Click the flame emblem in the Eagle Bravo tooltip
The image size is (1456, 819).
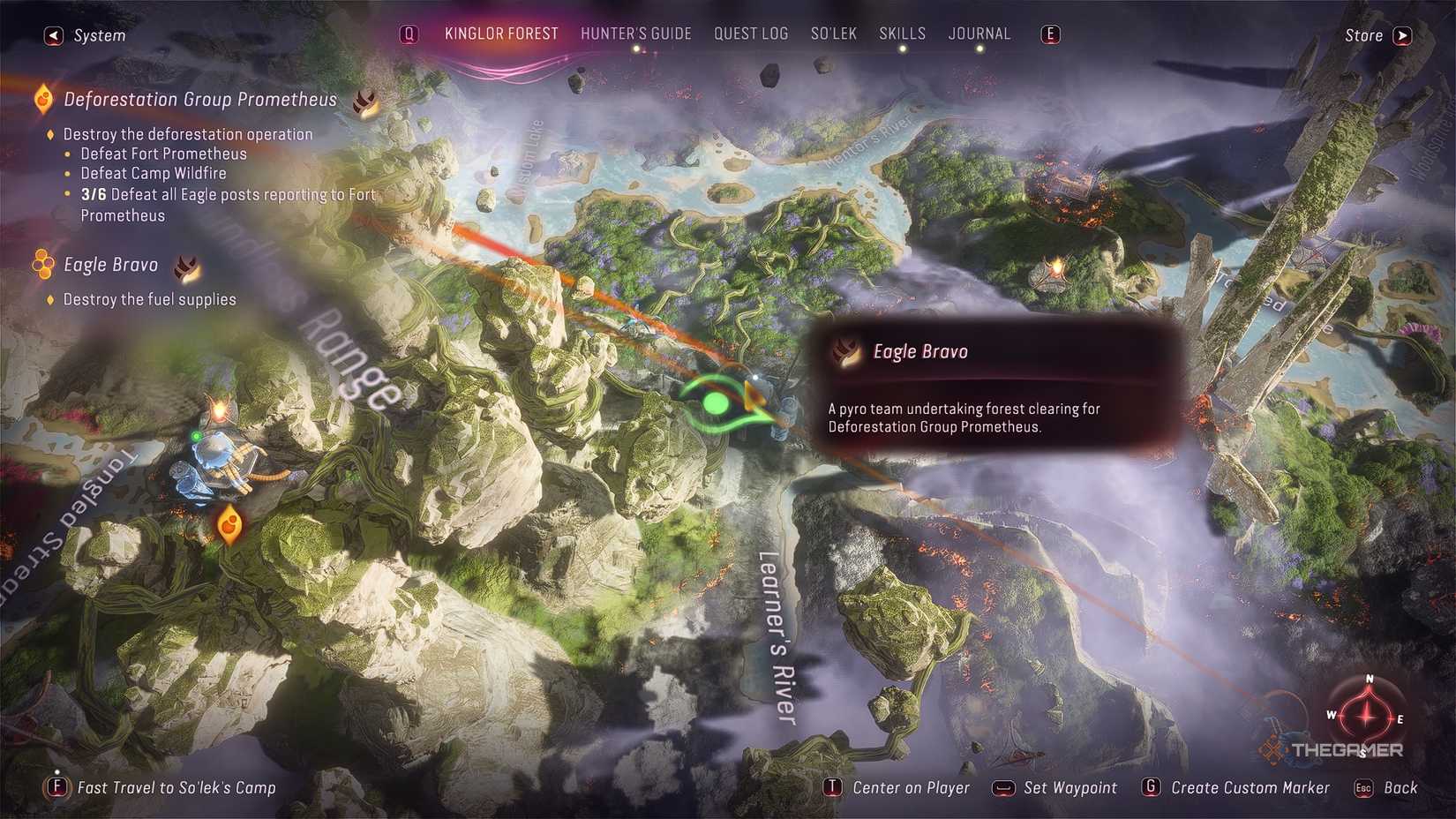click(x=845, y=350)
